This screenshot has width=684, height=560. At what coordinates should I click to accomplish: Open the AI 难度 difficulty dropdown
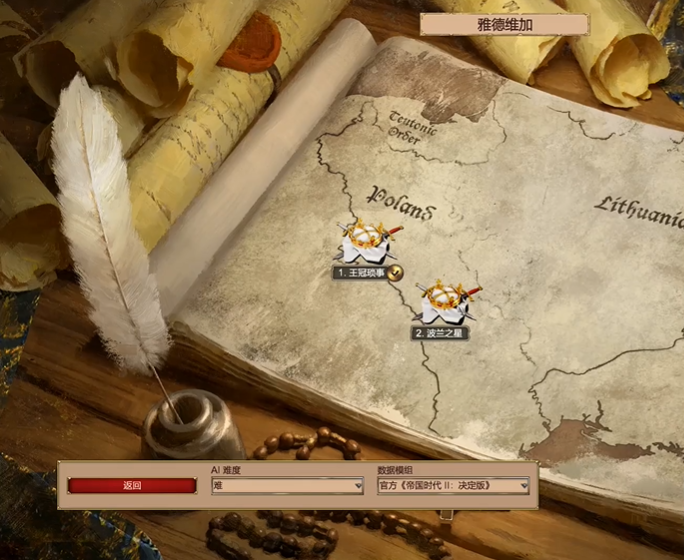pos(286,486)
